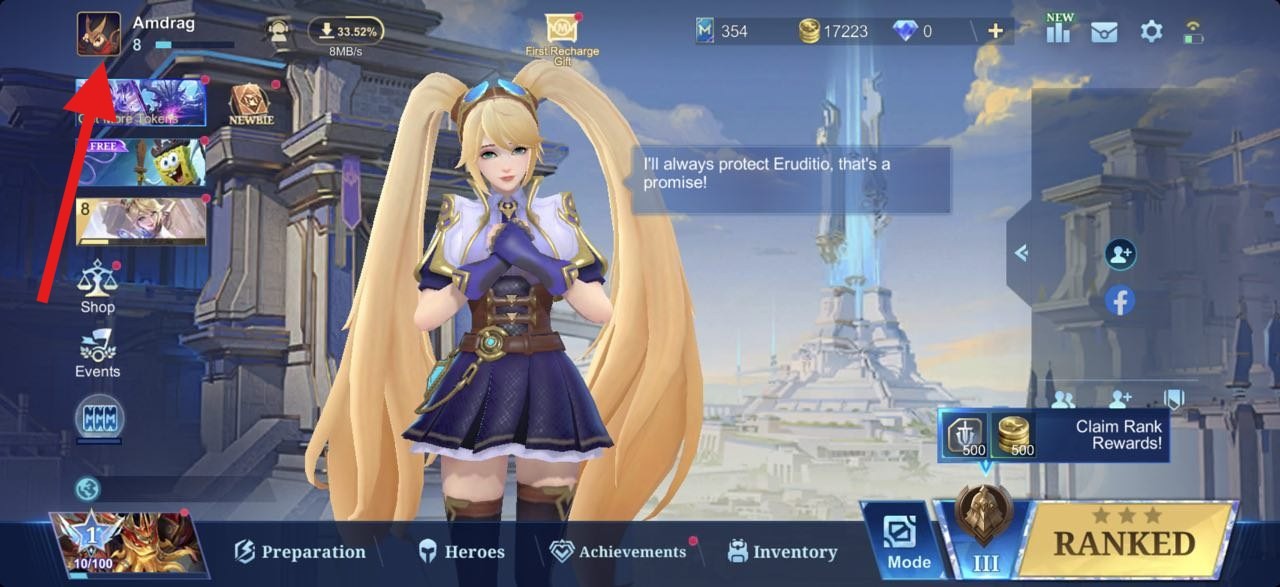Image resolution: width=1280 pixels, height=587 pixels.
Task: Tap the resource download progress button
Action: pyautogui.click(x=345, y=31)
